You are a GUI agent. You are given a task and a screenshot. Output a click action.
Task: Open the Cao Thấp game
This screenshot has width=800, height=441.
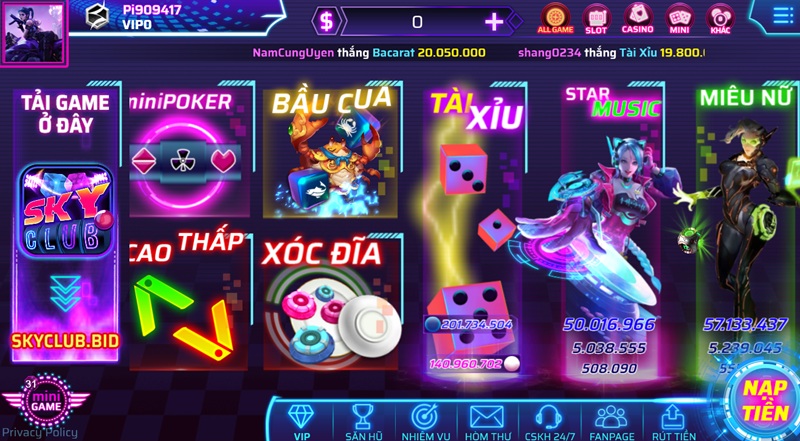coord(186,295)
